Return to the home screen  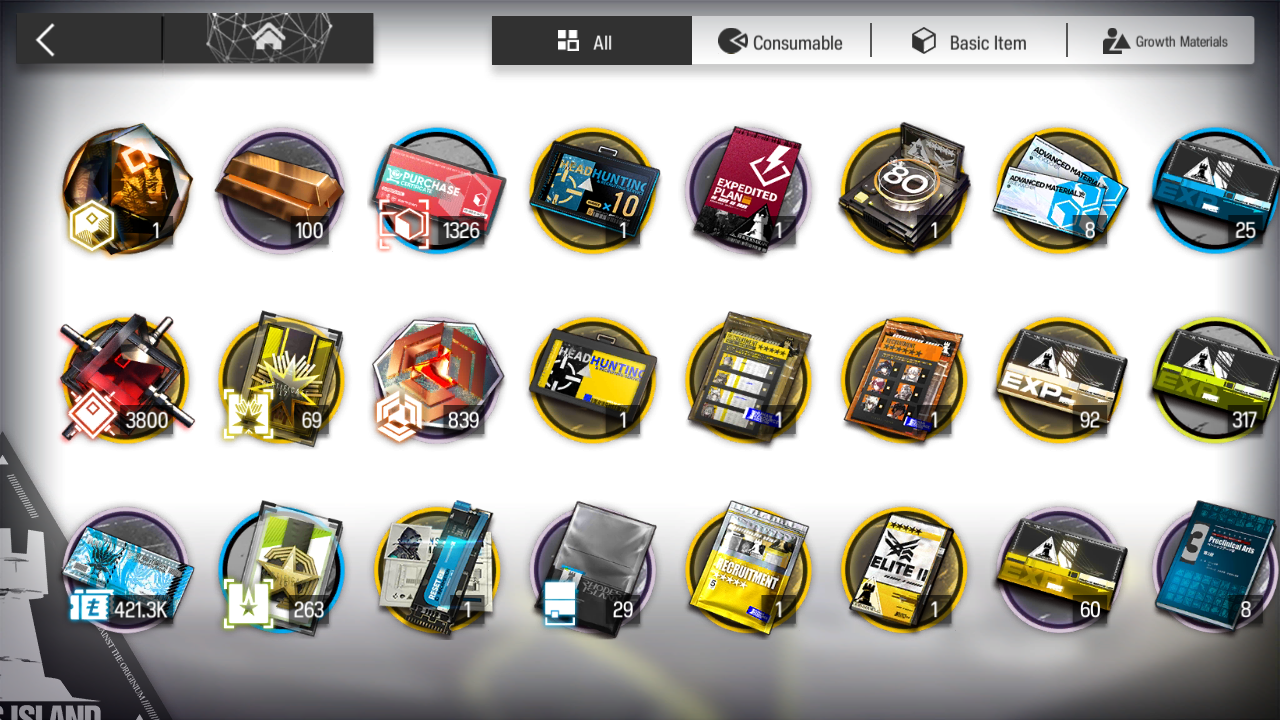coord(268,40)
